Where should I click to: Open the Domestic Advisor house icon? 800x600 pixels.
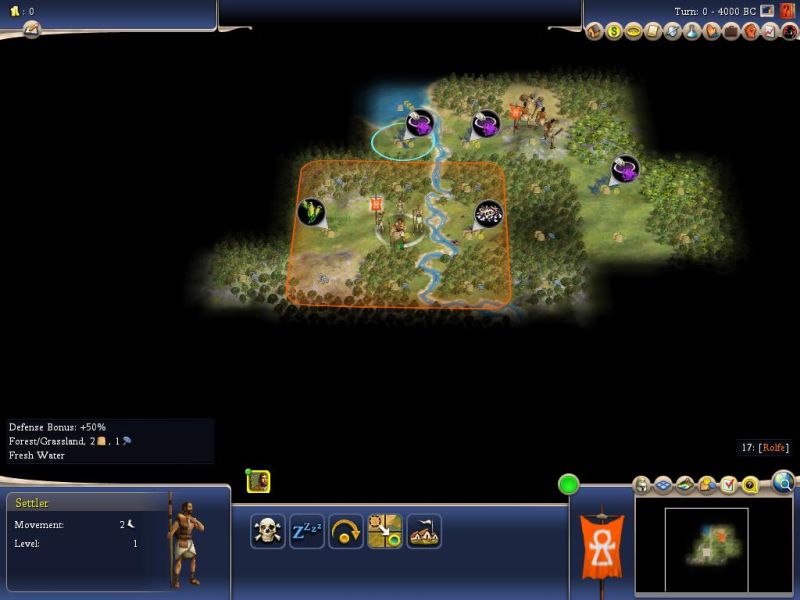[x=595, y=32]
